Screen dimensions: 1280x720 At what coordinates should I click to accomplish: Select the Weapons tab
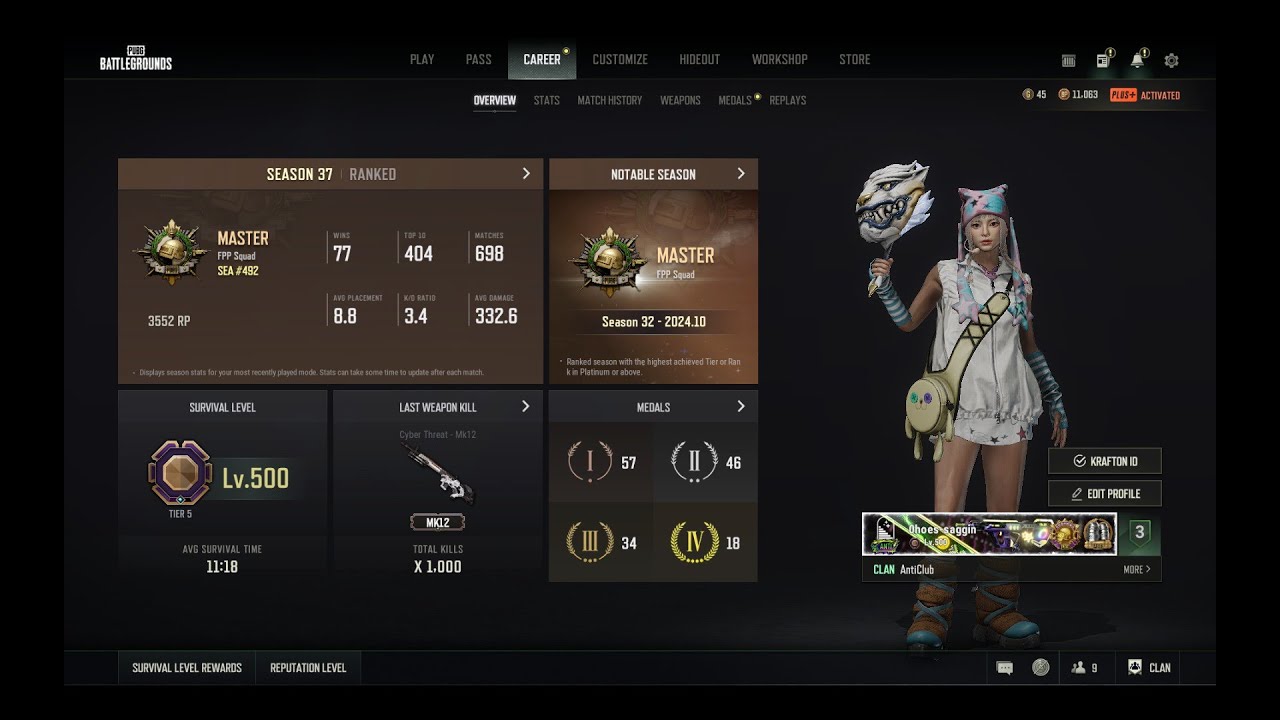click(680, 101)
